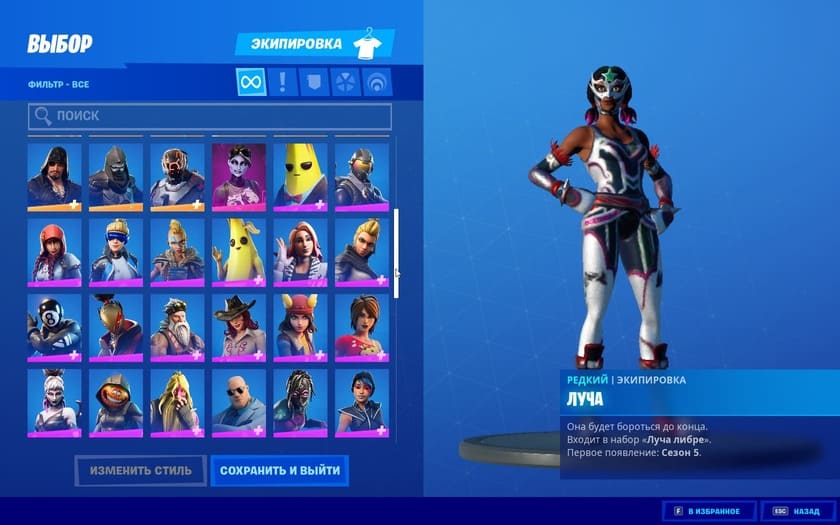Screen dimensions: 840x525
Task: Click the outfit list scrollbar
Action: pyautogui.click(x=396, y=253)
